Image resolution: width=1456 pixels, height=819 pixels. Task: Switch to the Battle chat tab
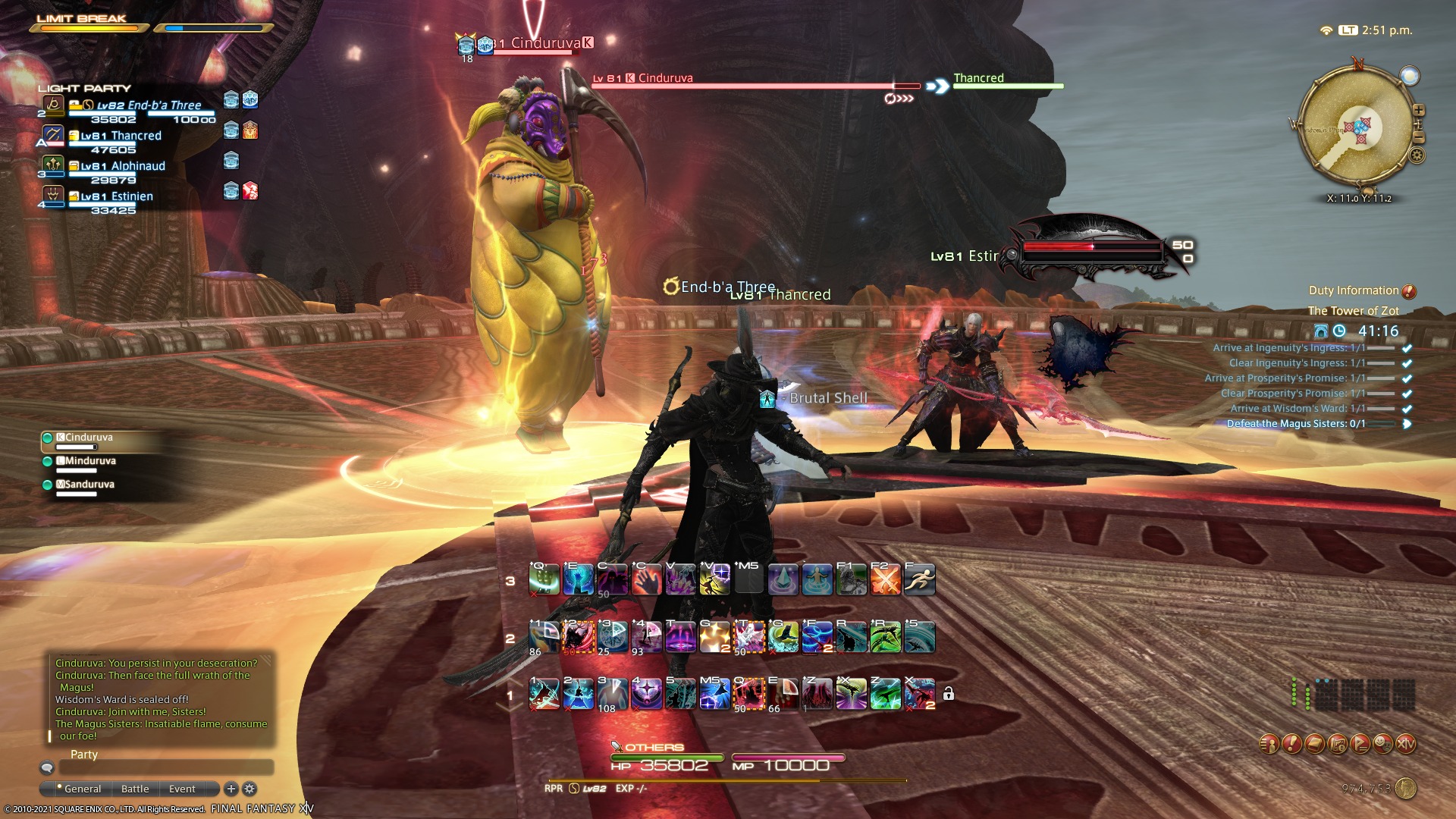pos(134,789)
